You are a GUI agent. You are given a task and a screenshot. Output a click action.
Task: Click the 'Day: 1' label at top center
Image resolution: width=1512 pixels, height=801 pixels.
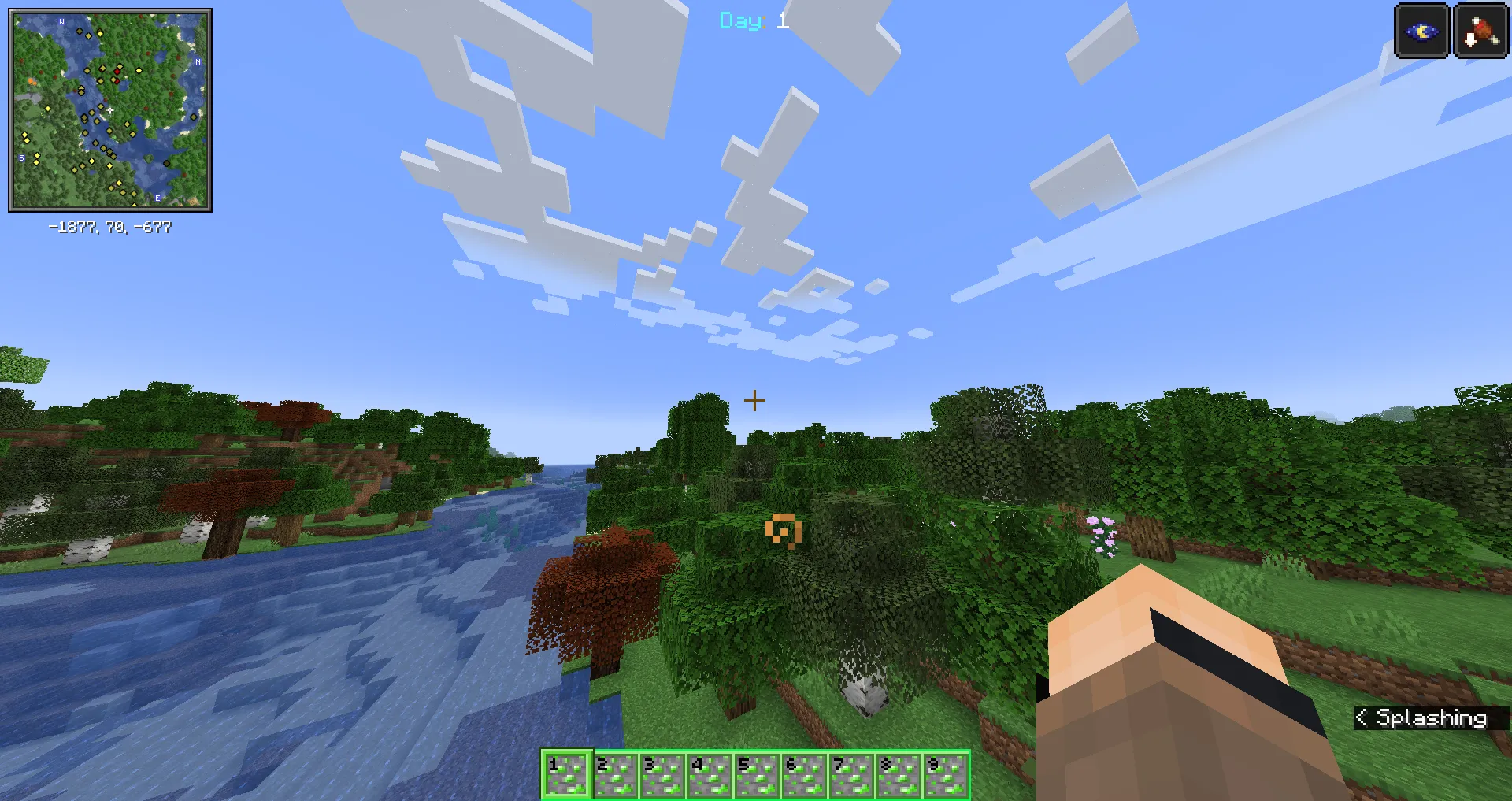(752, 21)
